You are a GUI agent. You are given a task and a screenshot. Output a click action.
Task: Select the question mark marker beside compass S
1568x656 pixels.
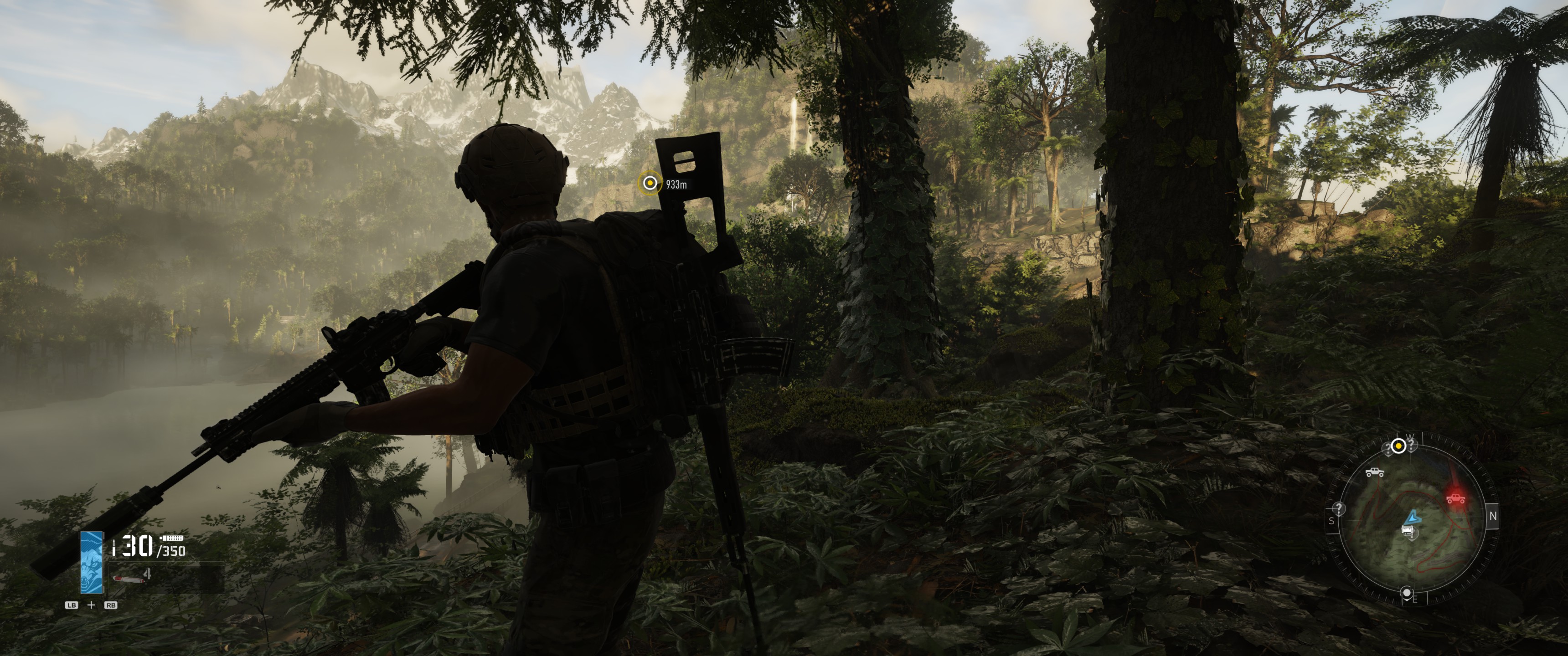(1339, 508)
